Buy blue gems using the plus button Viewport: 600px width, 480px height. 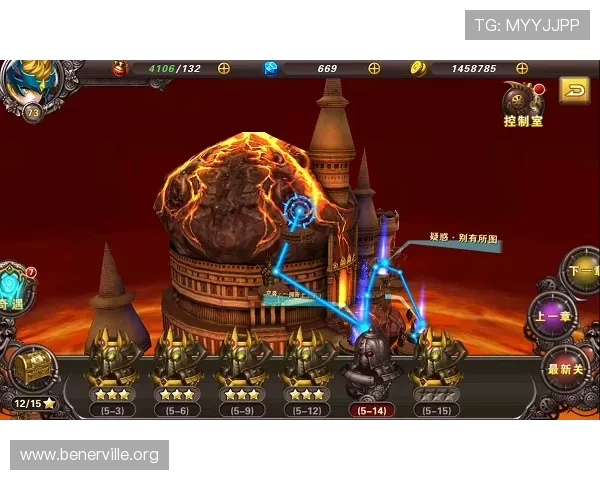pos(374,68)
